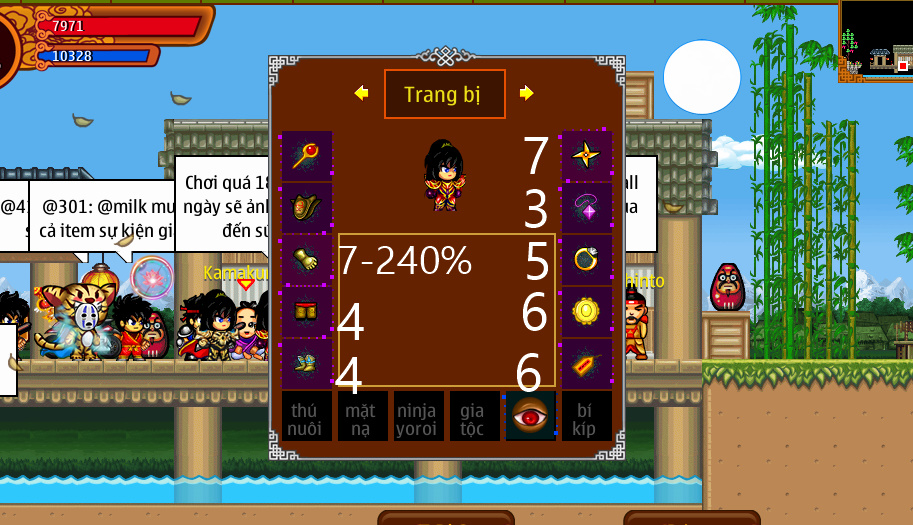Open the ninja yoroi slot
Viewport: 913px width, 525px height.
tap(418, 416)
